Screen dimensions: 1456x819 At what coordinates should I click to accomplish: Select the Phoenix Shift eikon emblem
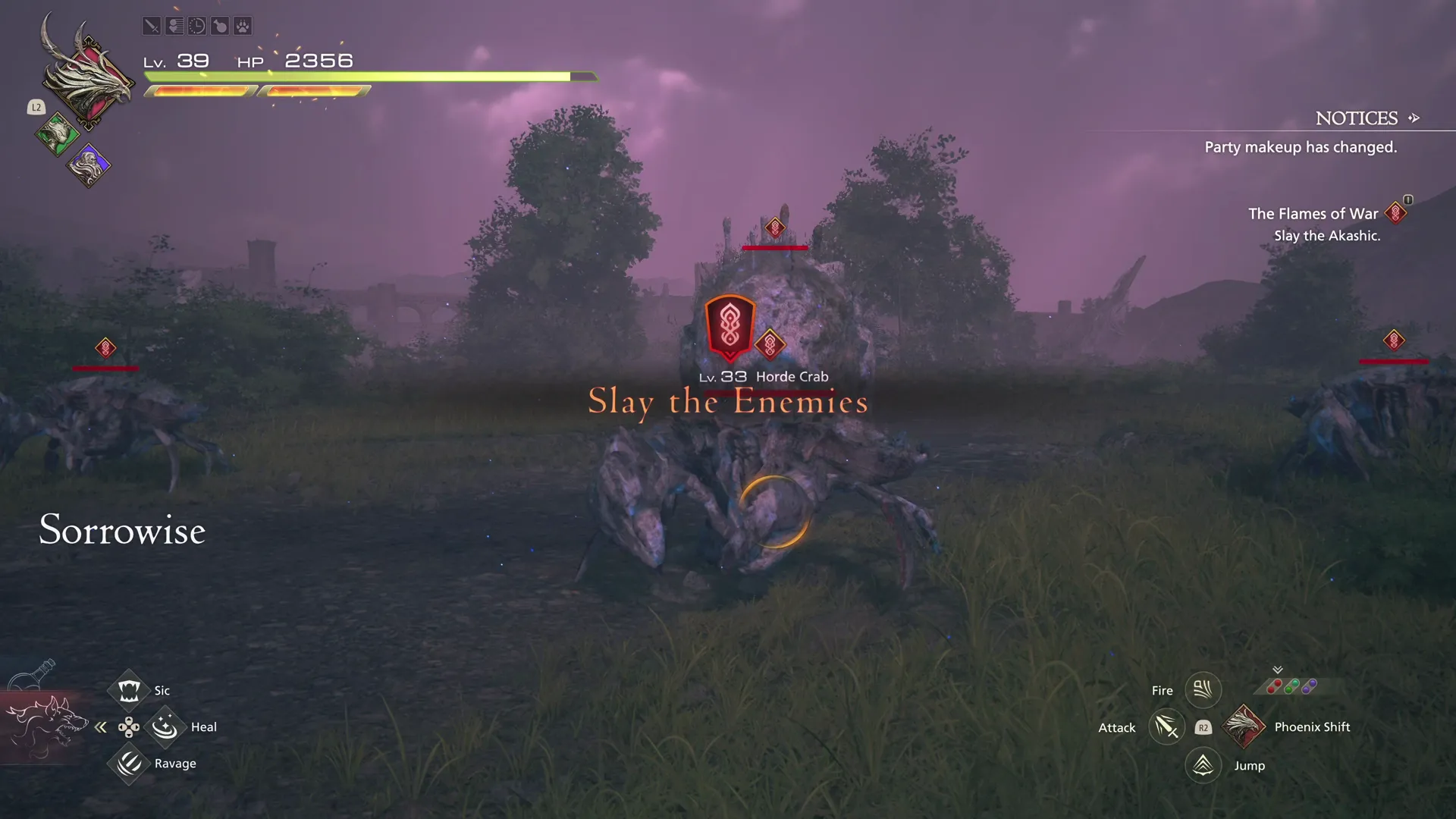click(x=1244, y=726)
